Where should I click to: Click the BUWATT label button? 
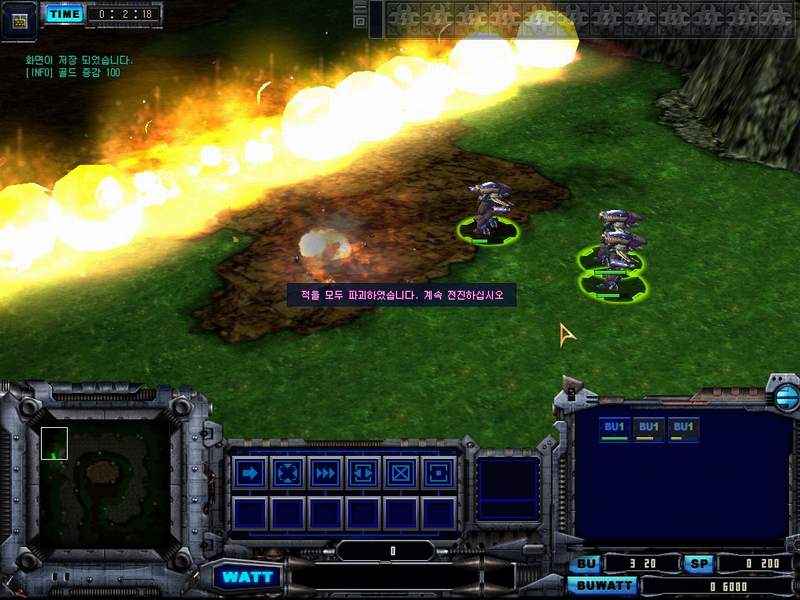point(605,585)
